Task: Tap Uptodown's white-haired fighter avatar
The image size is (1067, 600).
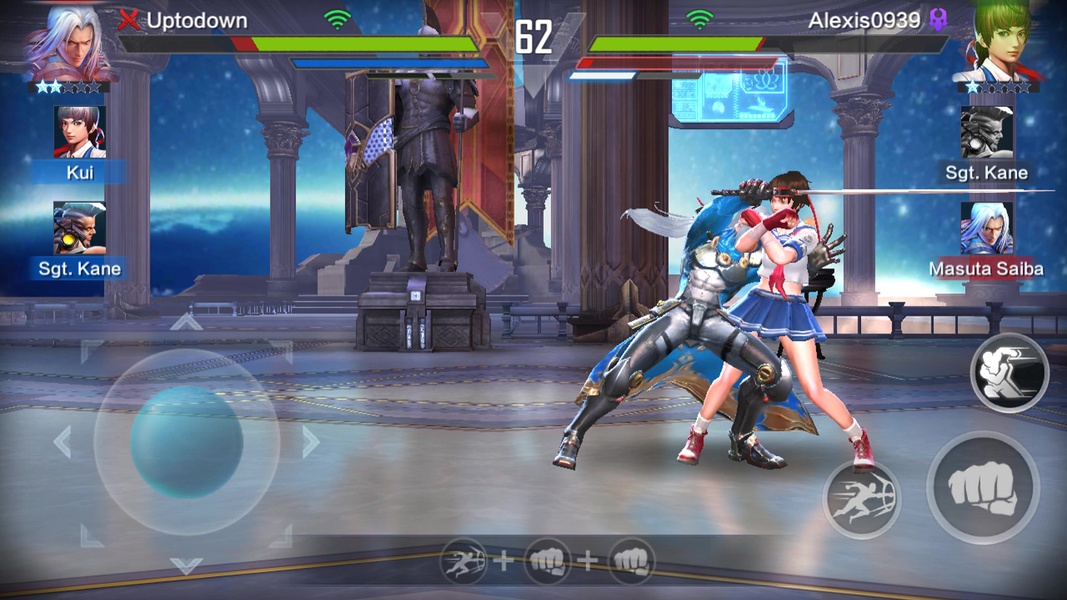Action: pos(68,42)
